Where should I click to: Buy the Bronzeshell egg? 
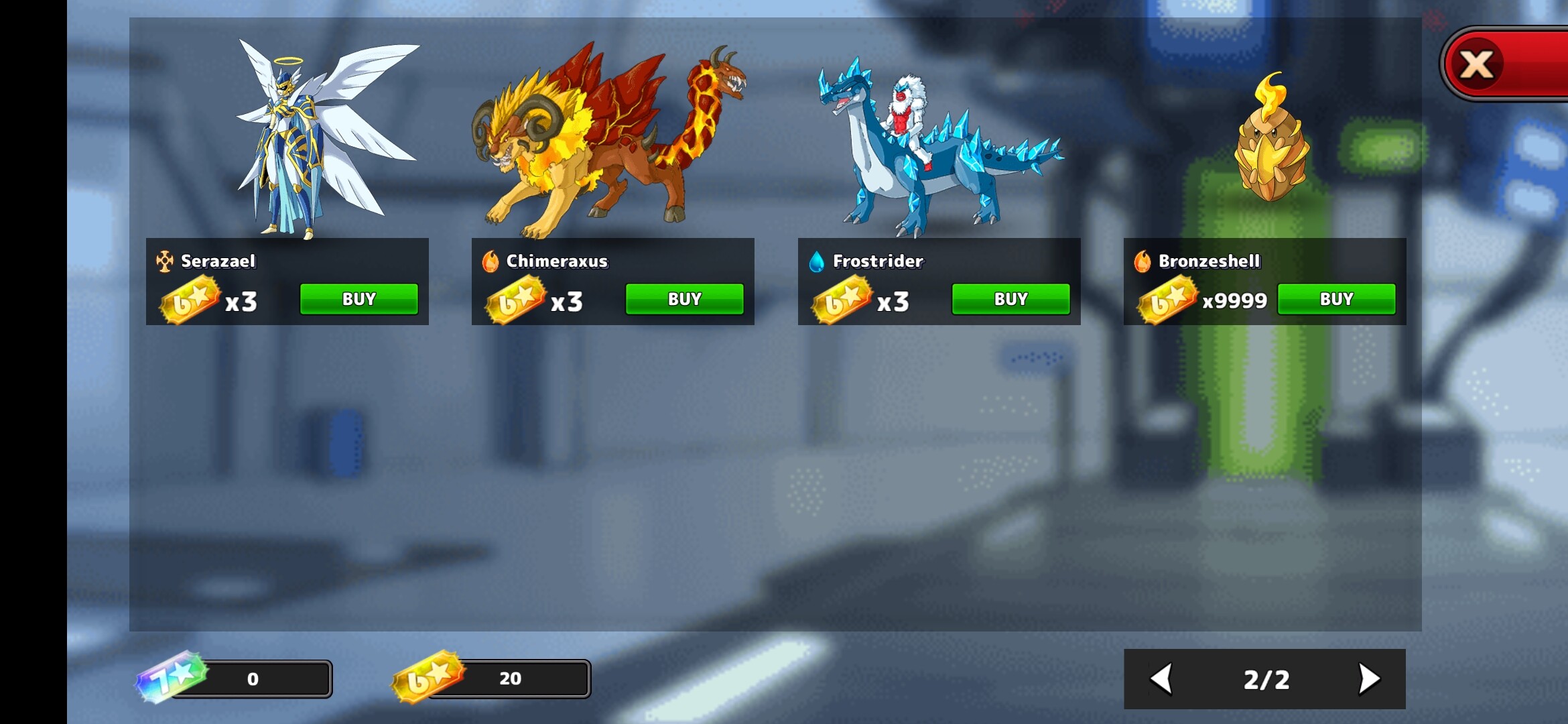tap(1336, 299)
